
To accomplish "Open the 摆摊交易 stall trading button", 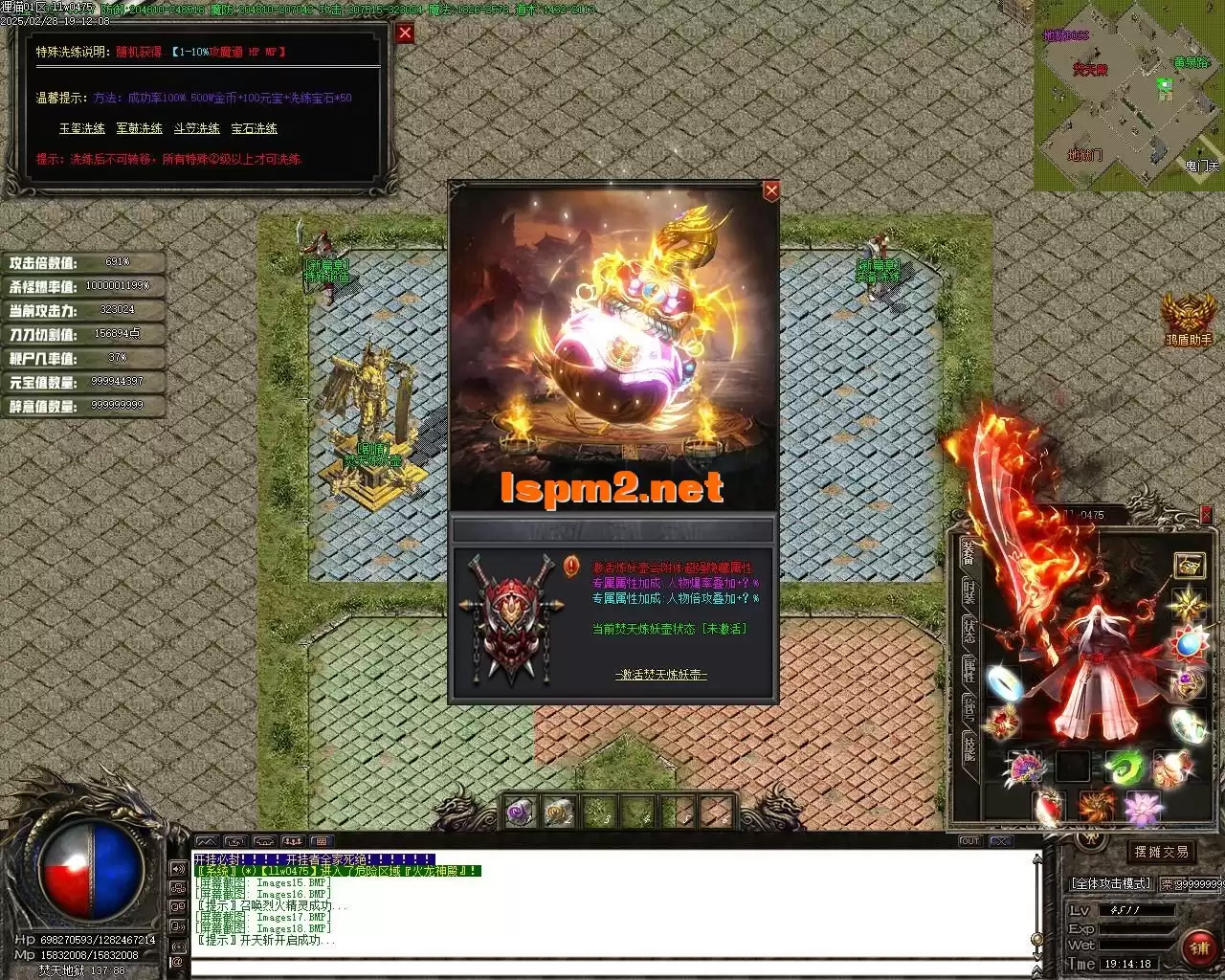I will pos(1160,852).
